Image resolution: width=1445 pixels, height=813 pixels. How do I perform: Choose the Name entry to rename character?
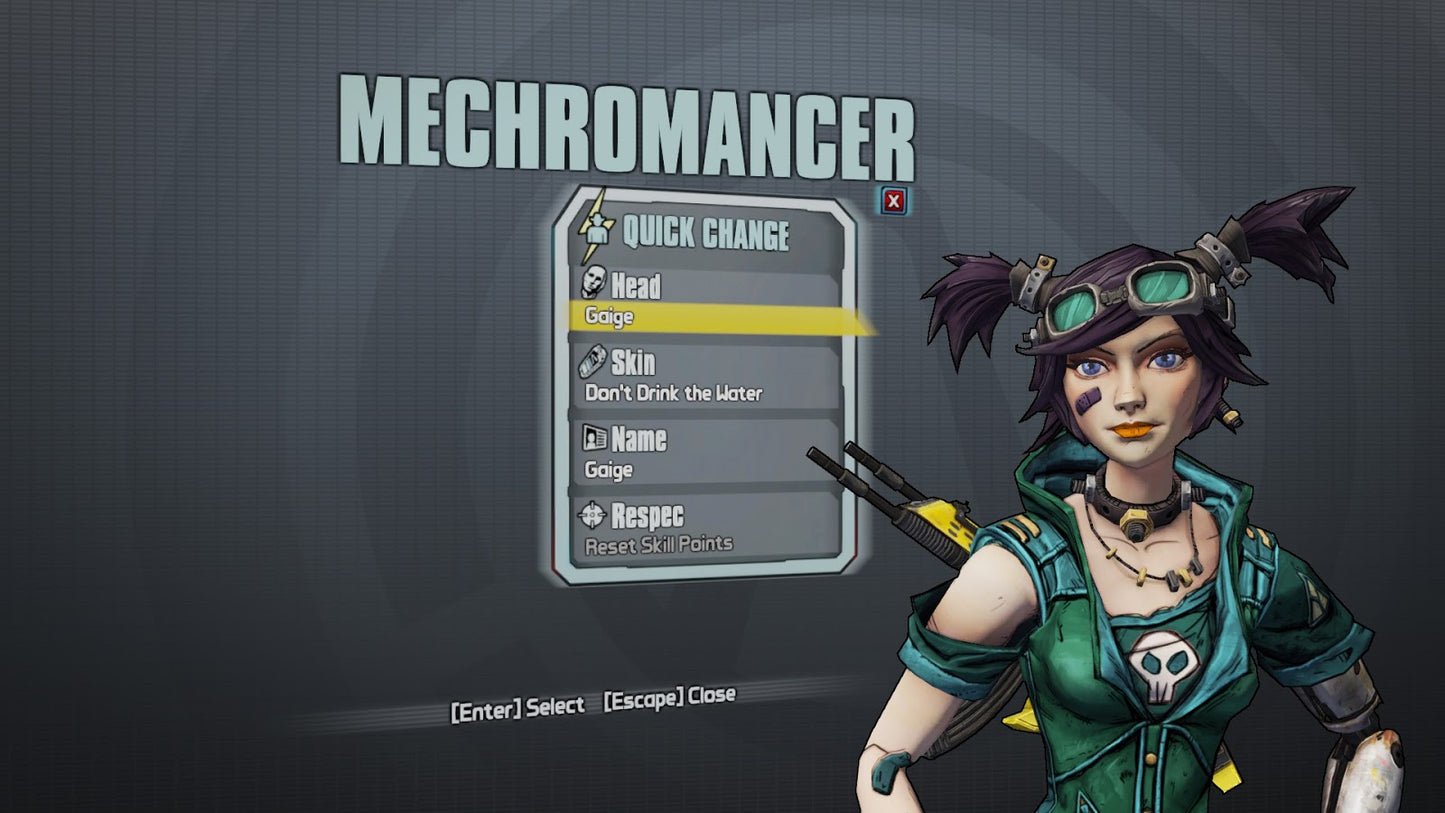705,452
